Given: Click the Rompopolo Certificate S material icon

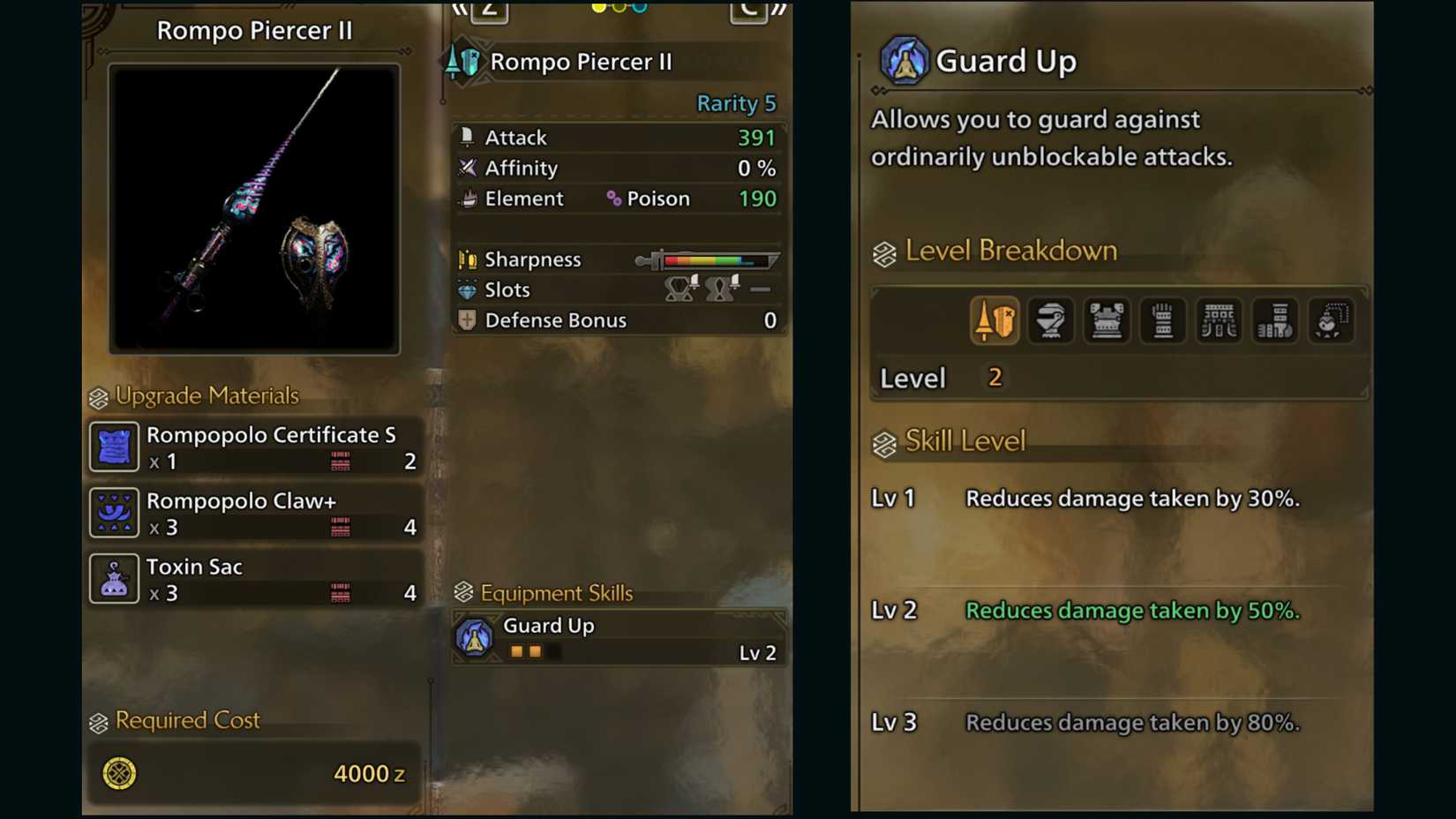Looking at the screenshot, I should pos(113,447).
